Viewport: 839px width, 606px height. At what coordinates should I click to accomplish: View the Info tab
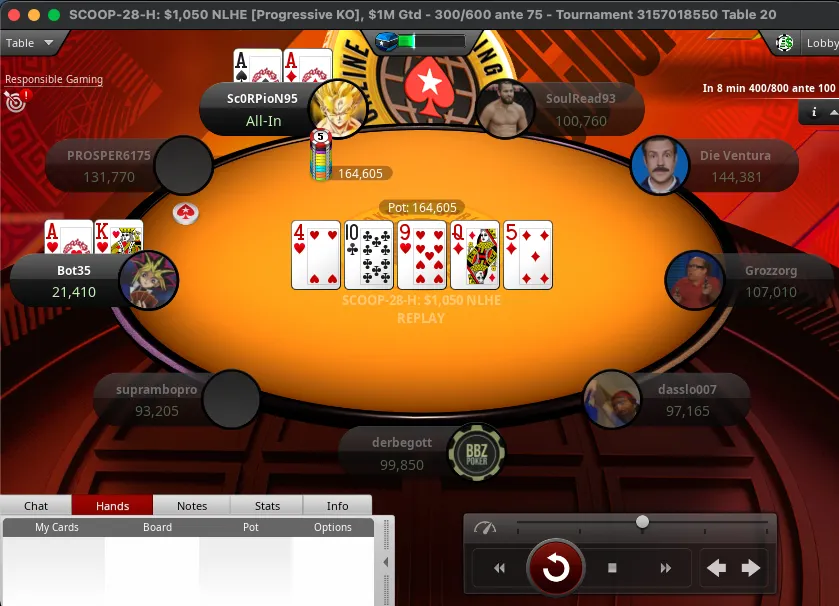coord(337,506)
